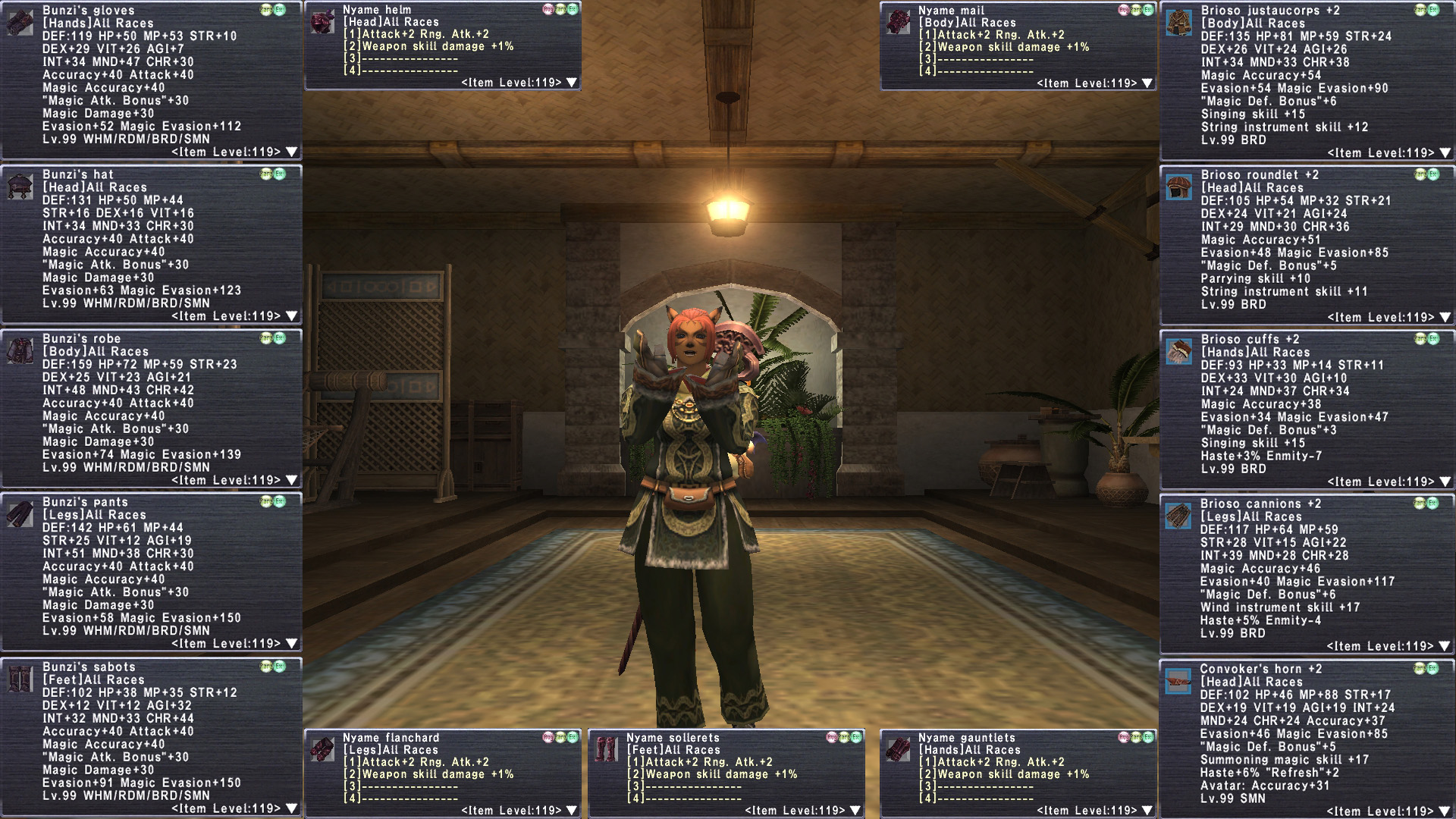1456x819 pixels.
Task: Pick the Convoker's horn +2 icon
Action: (1178, 681)
